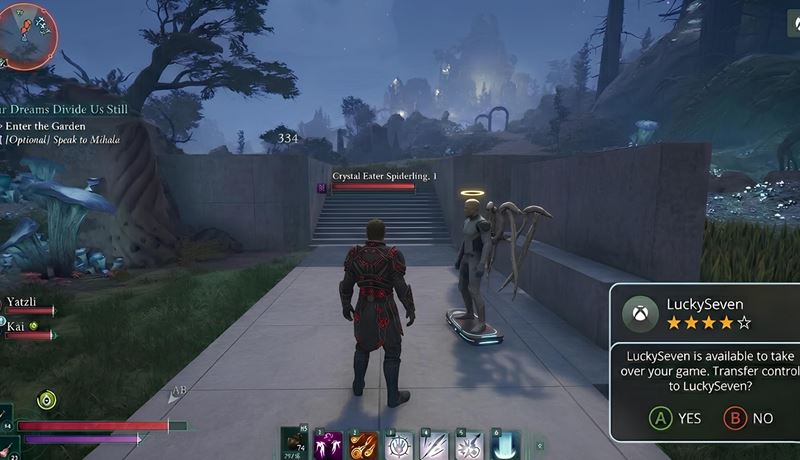This screenshot has height=460, width=800.
Task: Activate the white burst strike ability
Action: click(468, 445)
